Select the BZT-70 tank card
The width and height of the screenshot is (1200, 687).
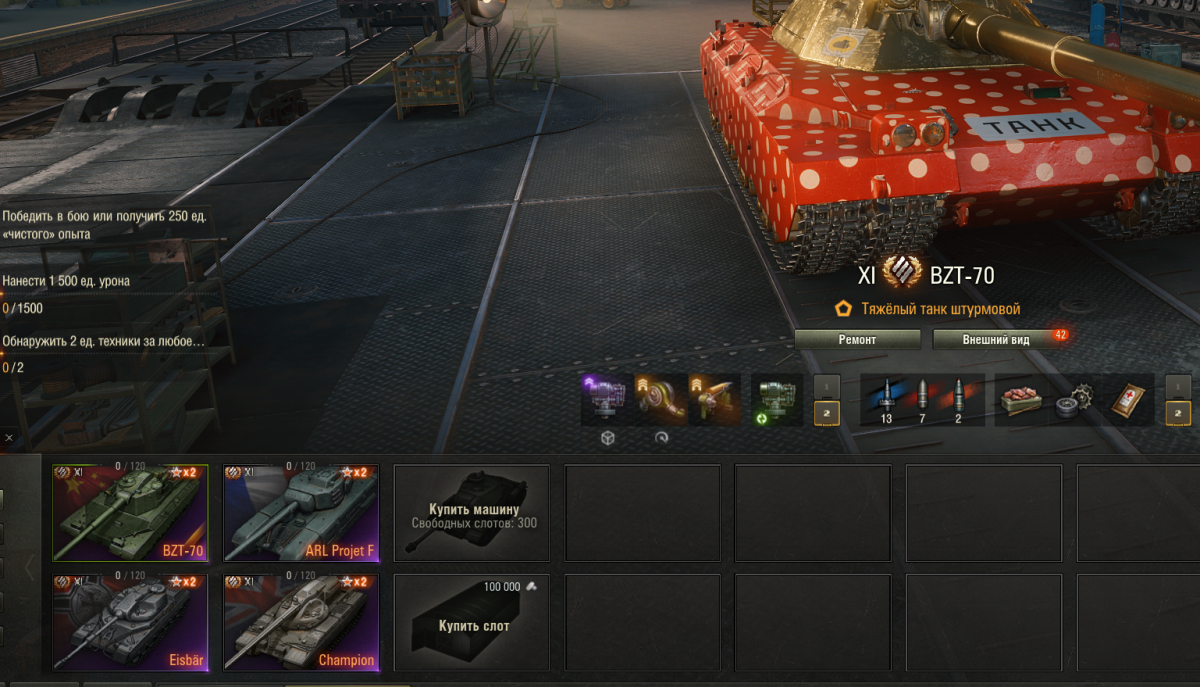click(130, 513)
